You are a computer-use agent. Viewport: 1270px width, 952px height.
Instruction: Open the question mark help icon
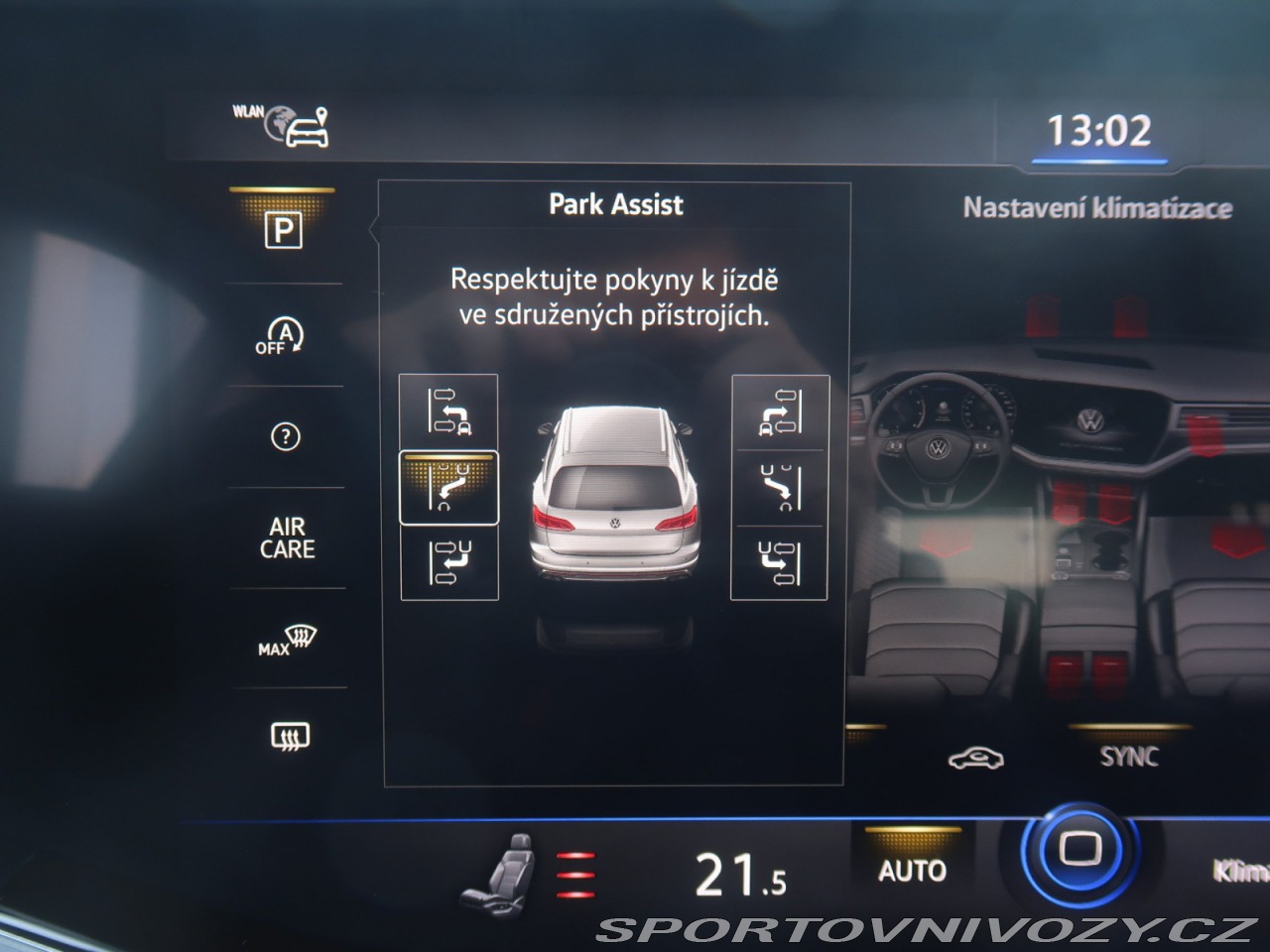(x=285, y=436)
